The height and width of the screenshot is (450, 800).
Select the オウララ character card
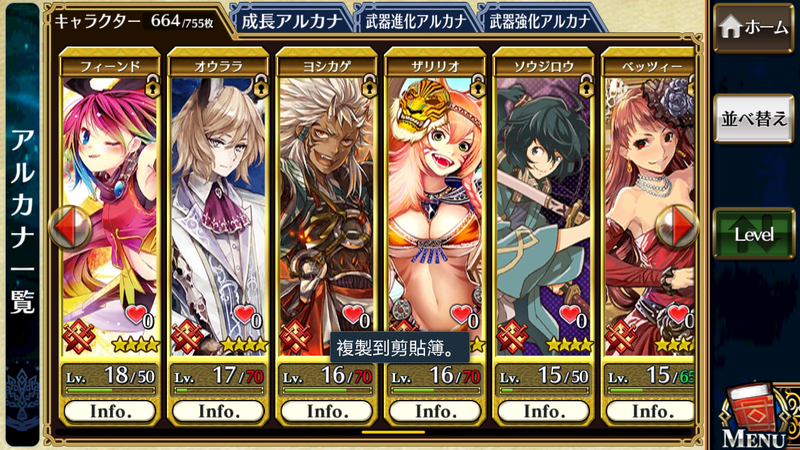219,210
